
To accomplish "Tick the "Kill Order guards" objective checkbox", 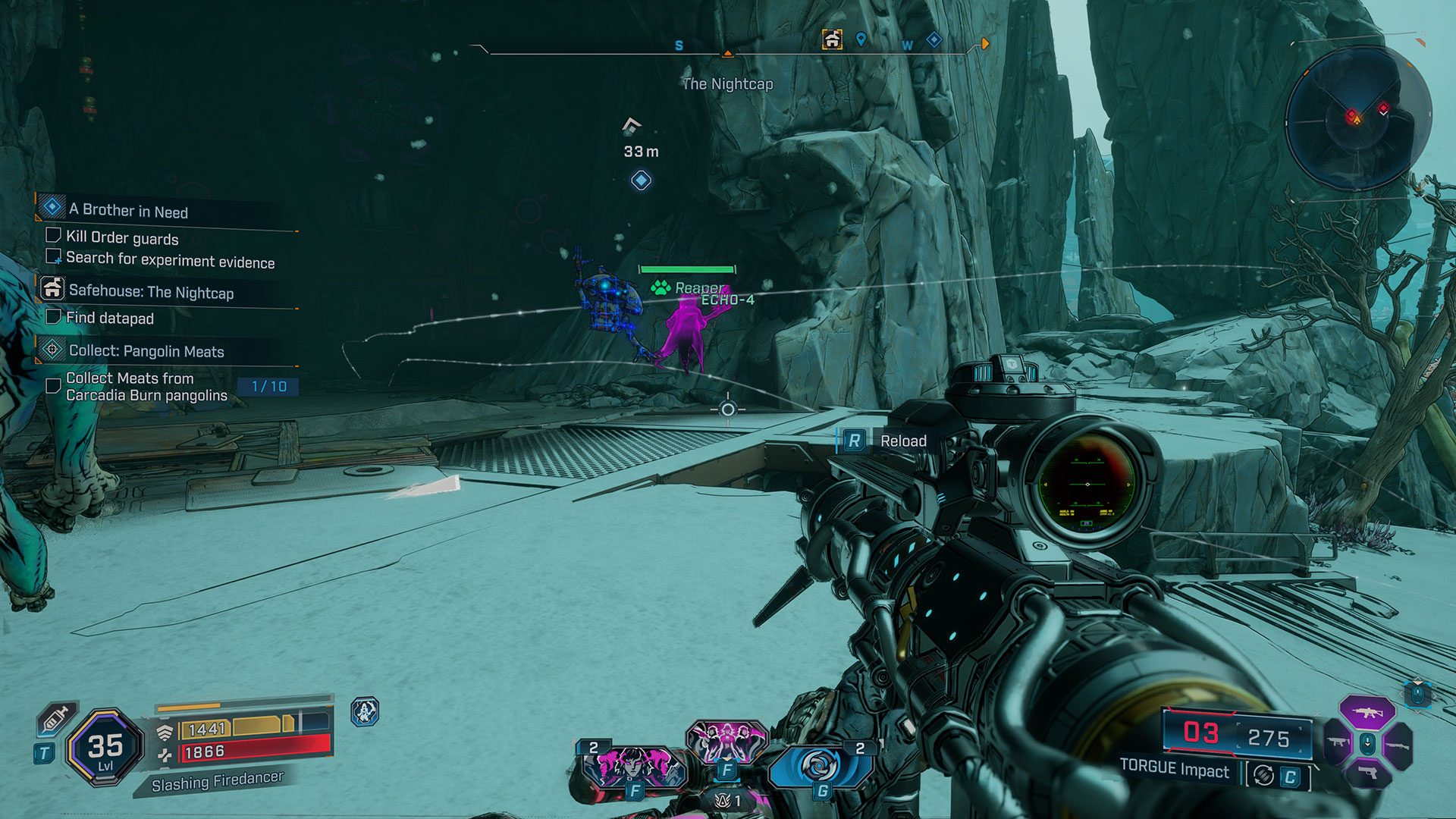I will 53,236.
